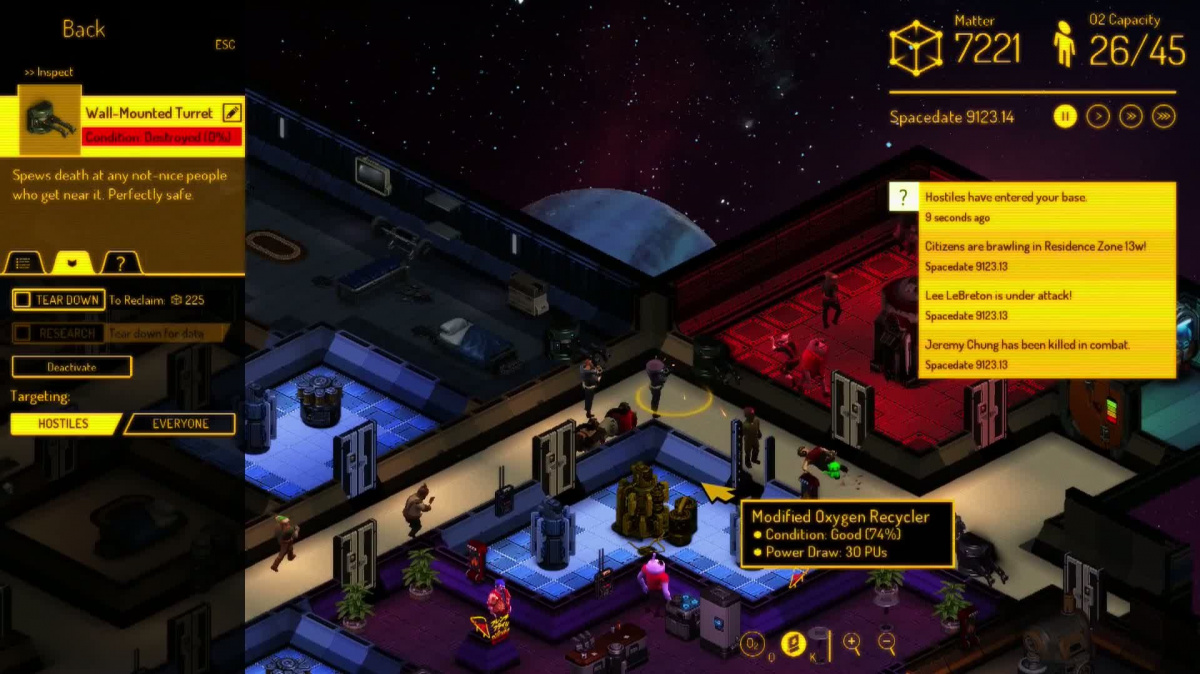This screenshot has height=674, width=1200.
Task: Zoom in with the magnifier plus
Action: coord(852,644)
